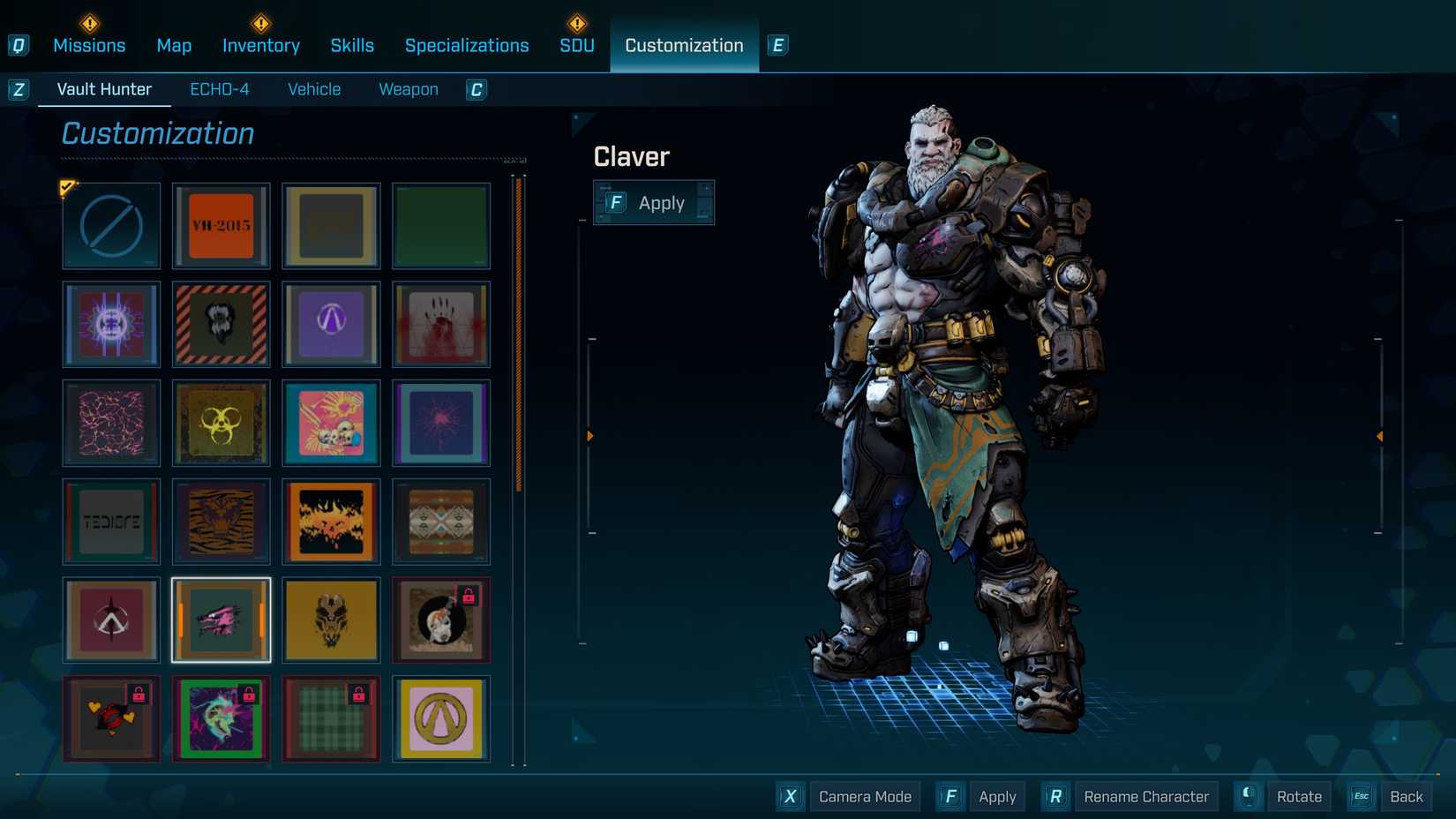1456x819 pixels.
Task: Select the locked green plaid skin
Action: (x=331, y=718)
